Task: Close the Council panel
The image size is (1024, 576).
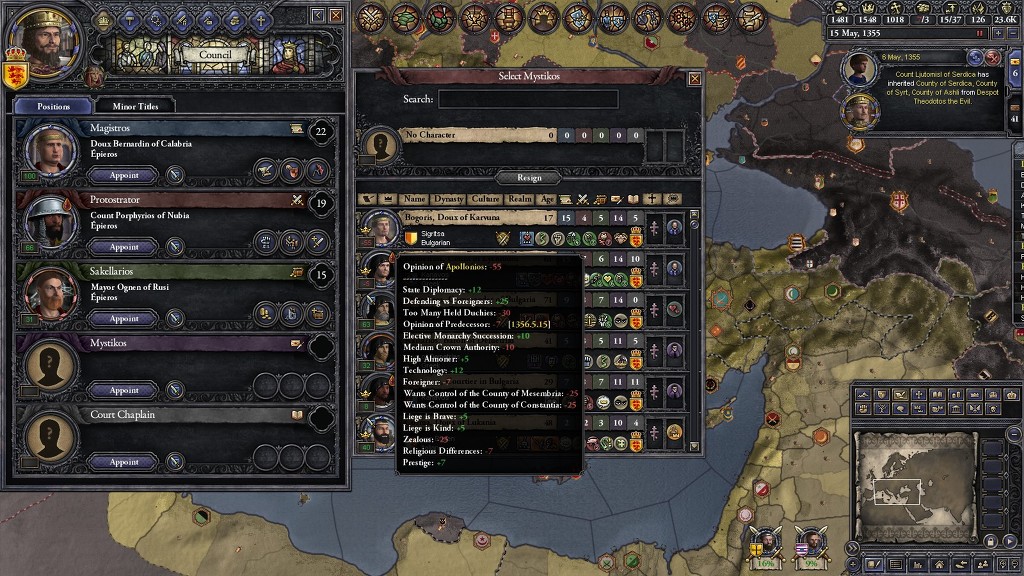Action: pyautogui.click(x=336, y=16)
